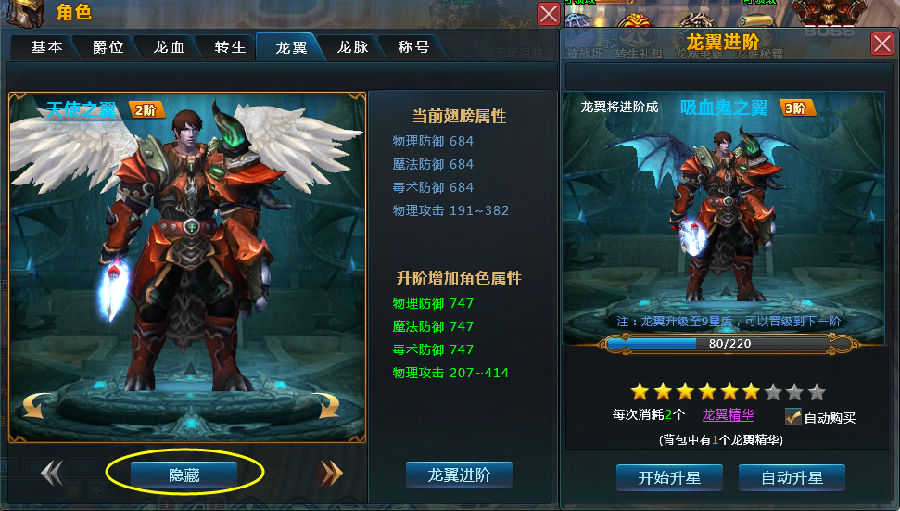900x511 pixels.
Task: Switch to the 基本 tab
Action: click(46, 47)
